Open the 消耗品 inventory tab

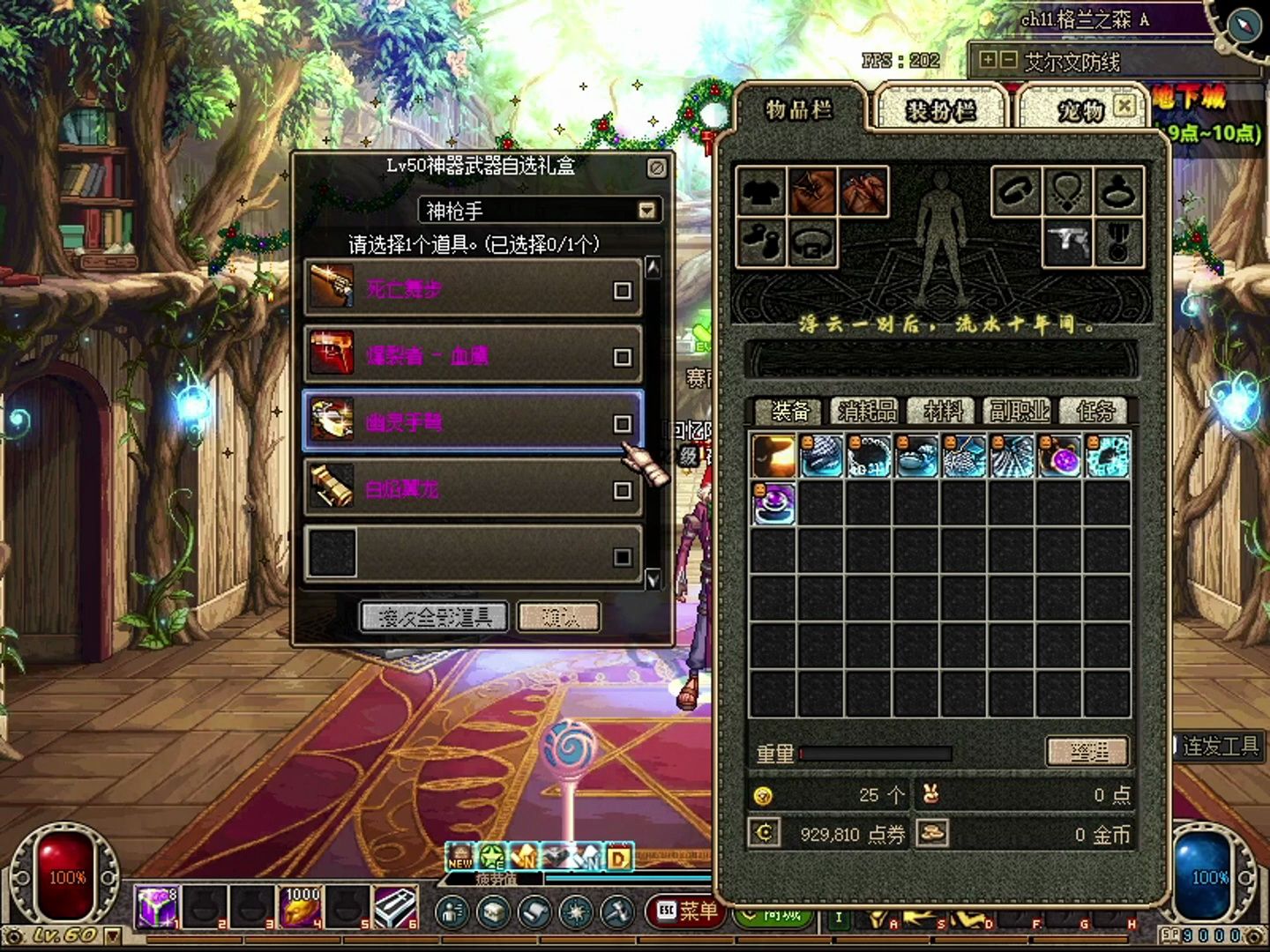[x=866, y=411]
